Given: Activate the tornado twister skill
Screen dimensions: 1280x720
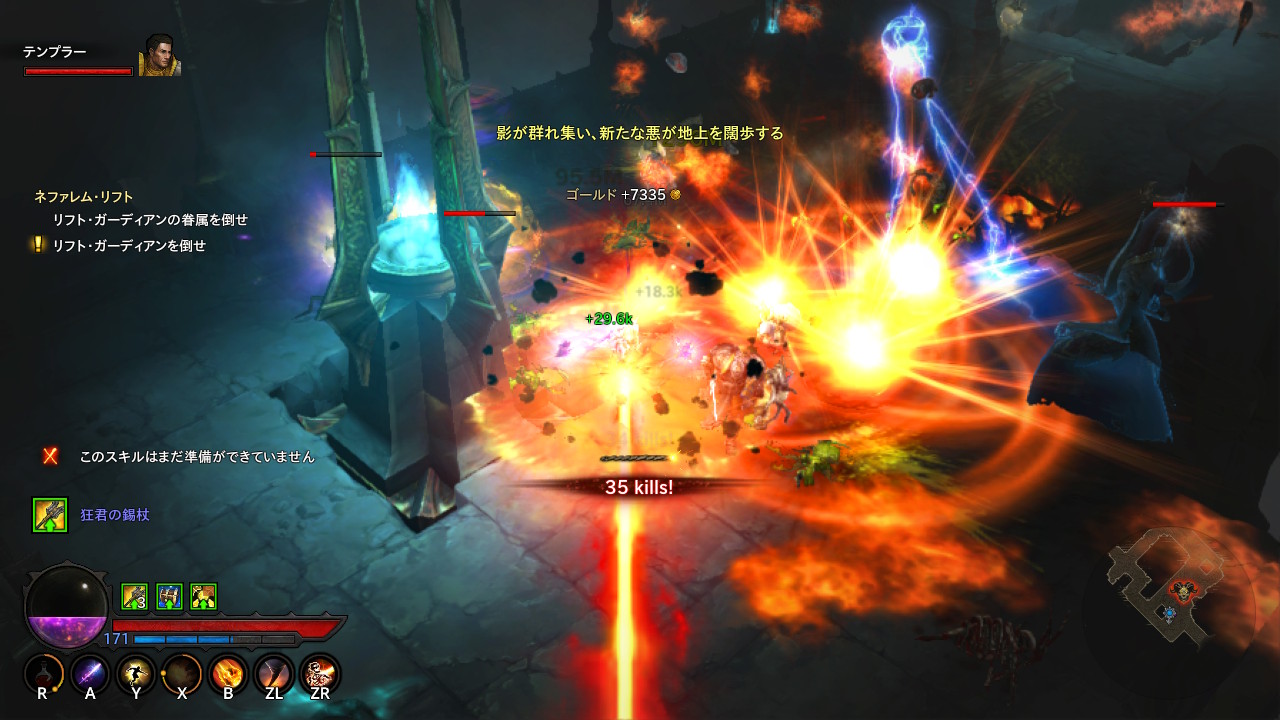Looking at the screenshot, I should pos(274,674).
